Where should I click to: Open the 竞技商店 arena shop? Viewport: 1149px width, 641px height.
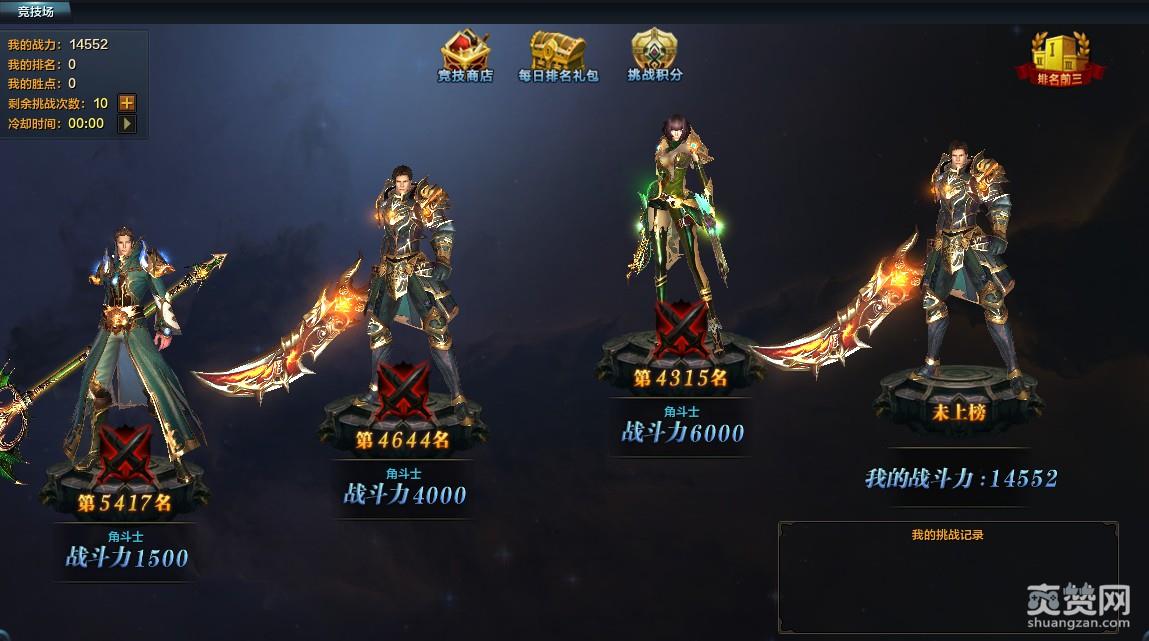tap(465, 56)
